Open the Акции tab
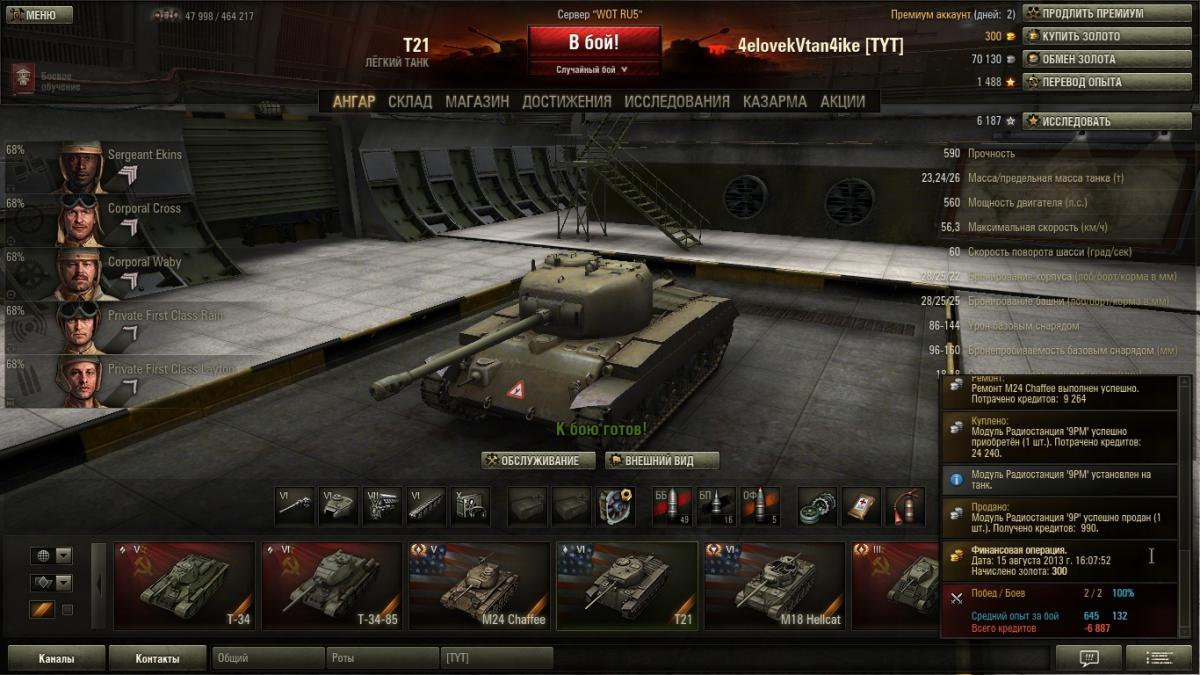This screenshot has width=1200, height=675. tap(842, 101)
